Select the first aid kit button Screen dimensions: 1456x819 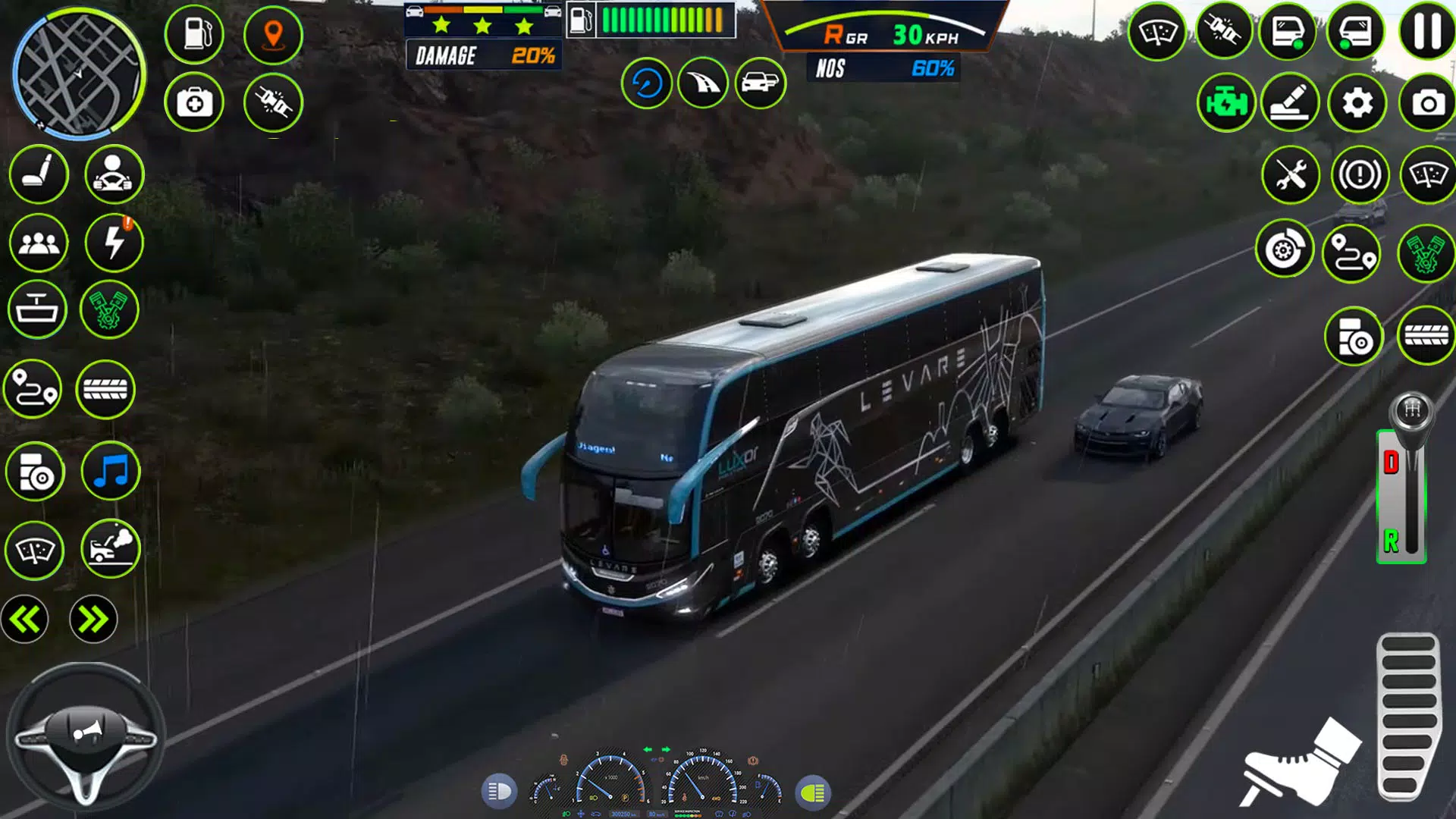coord(194,102)
